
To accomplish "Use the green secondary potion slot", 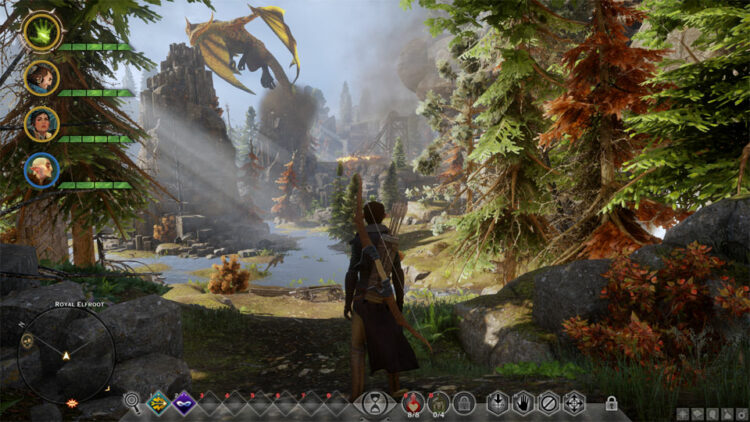I will pos(438,402).
